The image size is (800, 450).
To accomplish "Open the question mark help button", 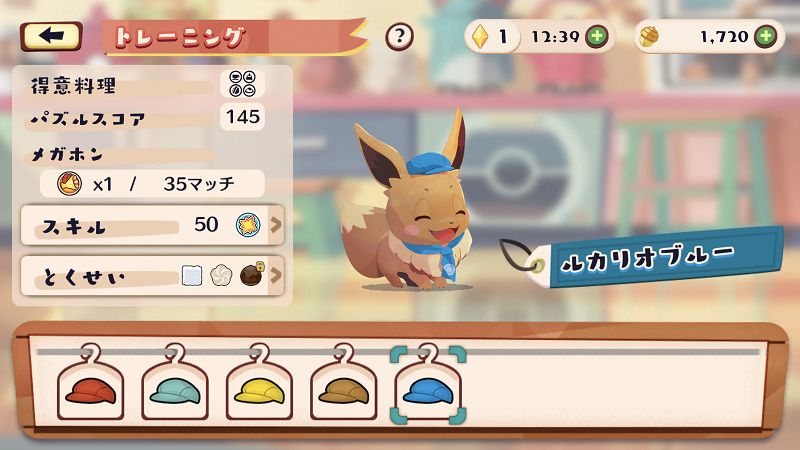I will (399, 37).
